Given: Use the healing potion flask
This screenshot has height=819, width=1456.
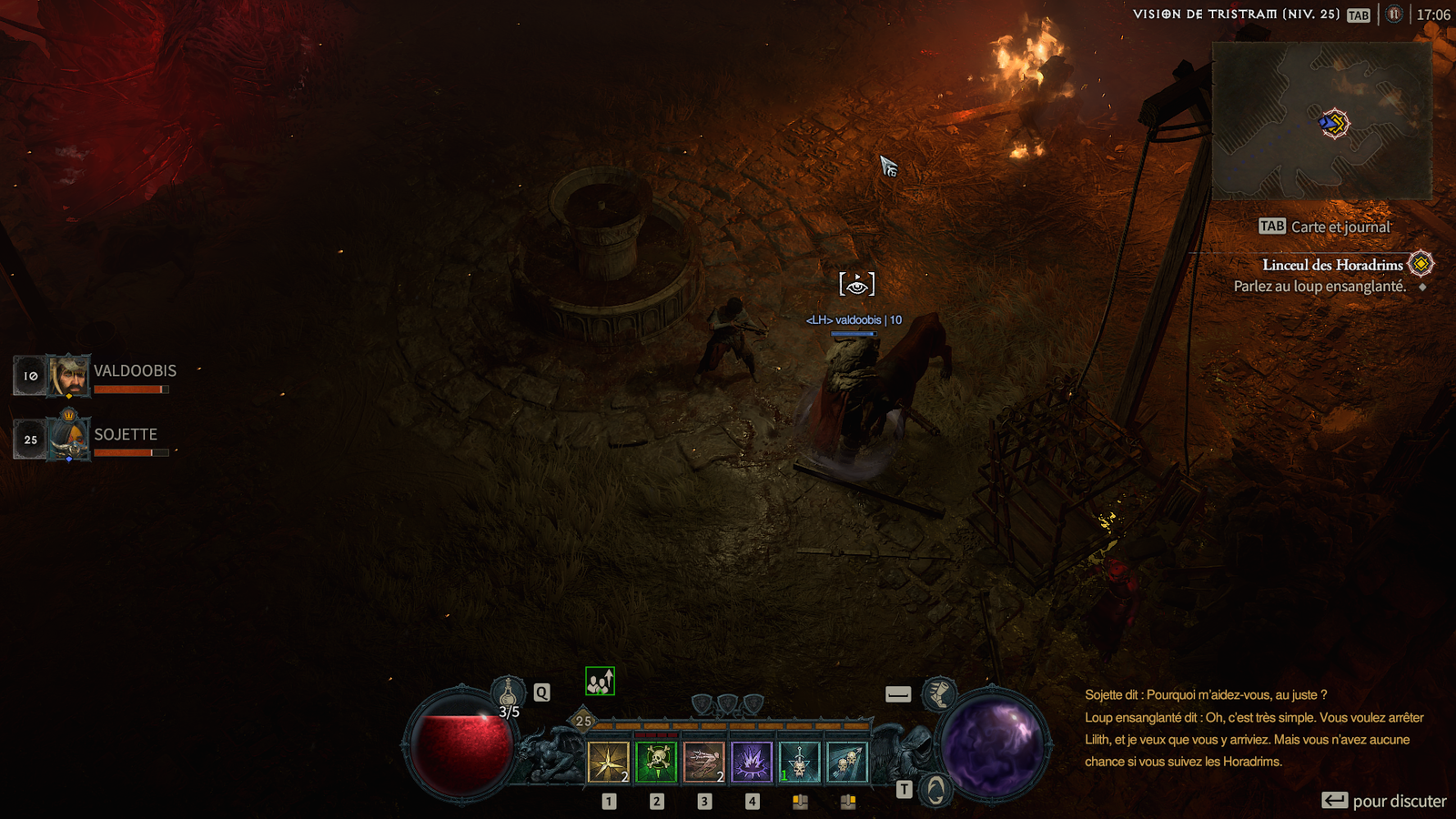Looking at the screenshot, I should [x=508, y=695].
